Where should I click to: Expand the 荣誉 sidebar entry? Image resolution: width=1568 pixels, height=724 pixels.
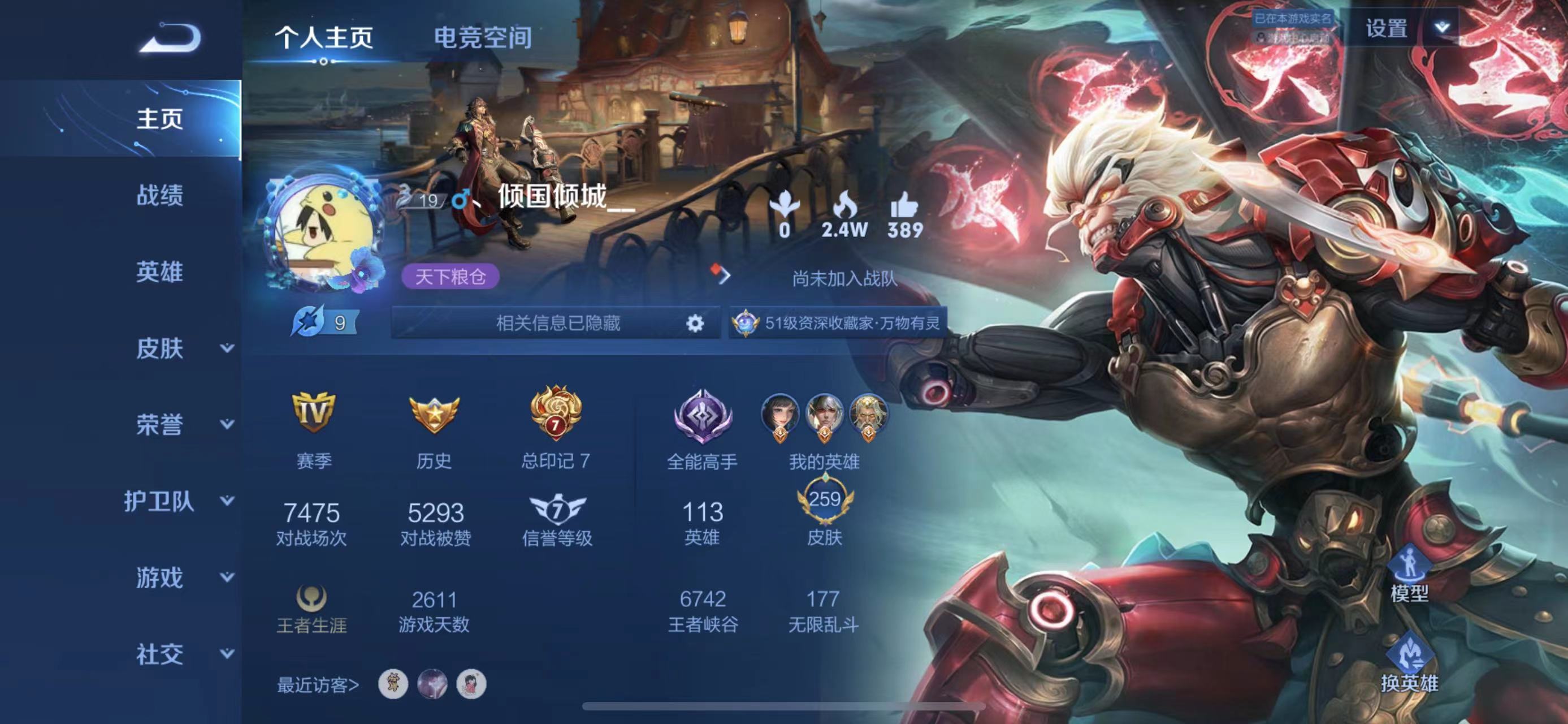click(x=183, y=424)
